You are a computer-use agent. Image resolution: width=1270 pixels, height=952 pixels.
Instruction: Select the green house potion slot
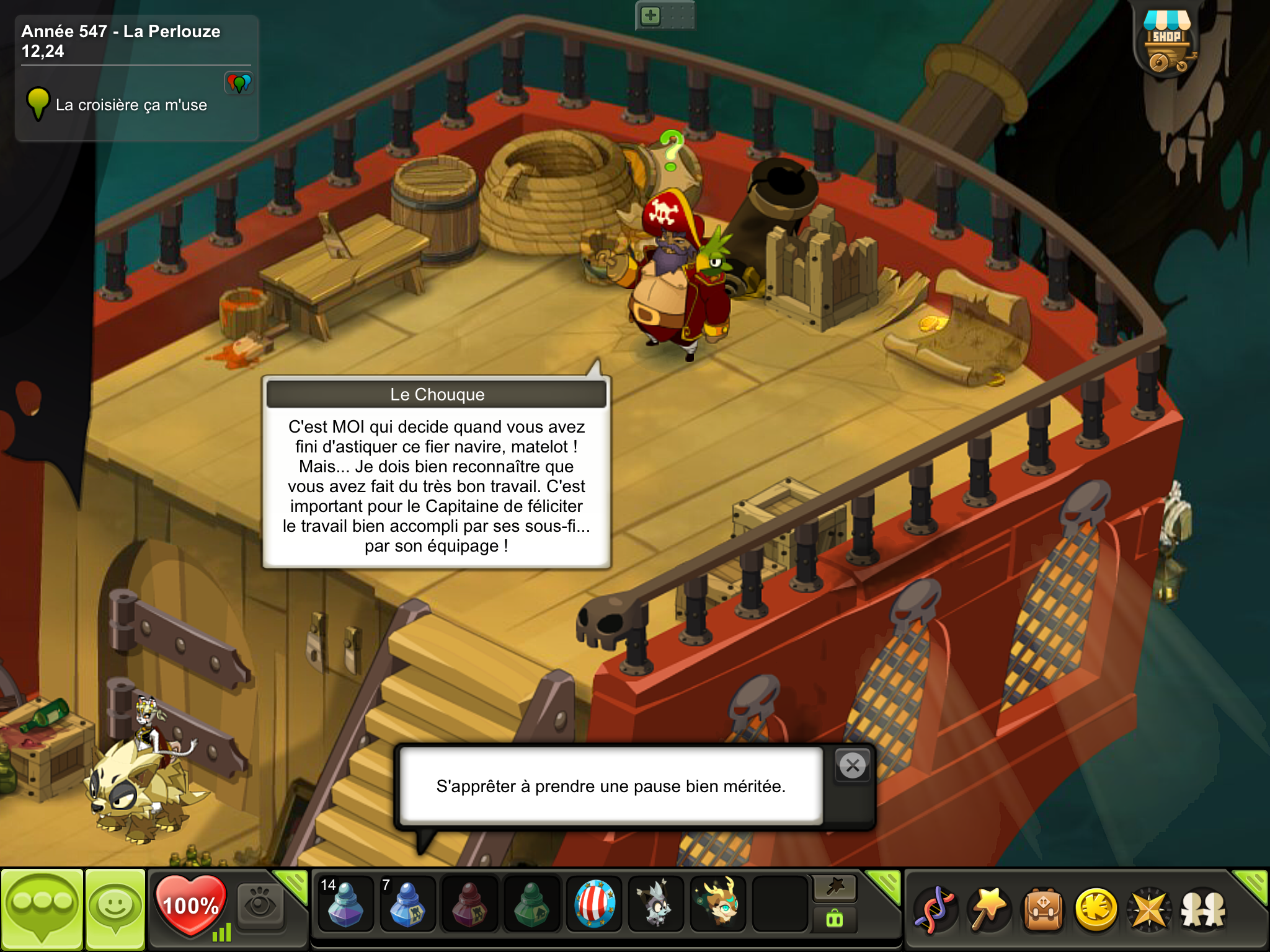pos(531,905)
